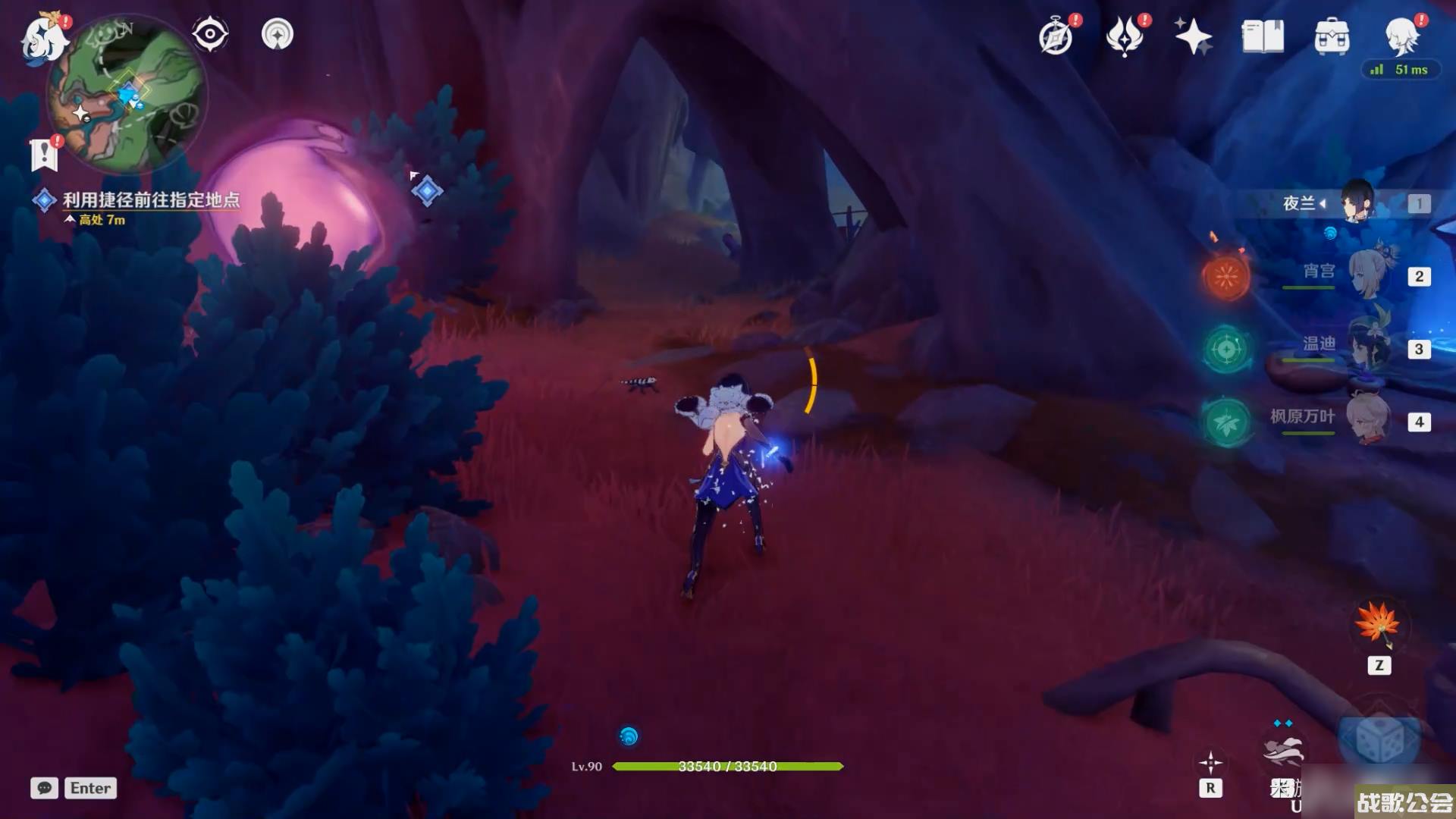Open the events compass icon

click(1056, 36)
